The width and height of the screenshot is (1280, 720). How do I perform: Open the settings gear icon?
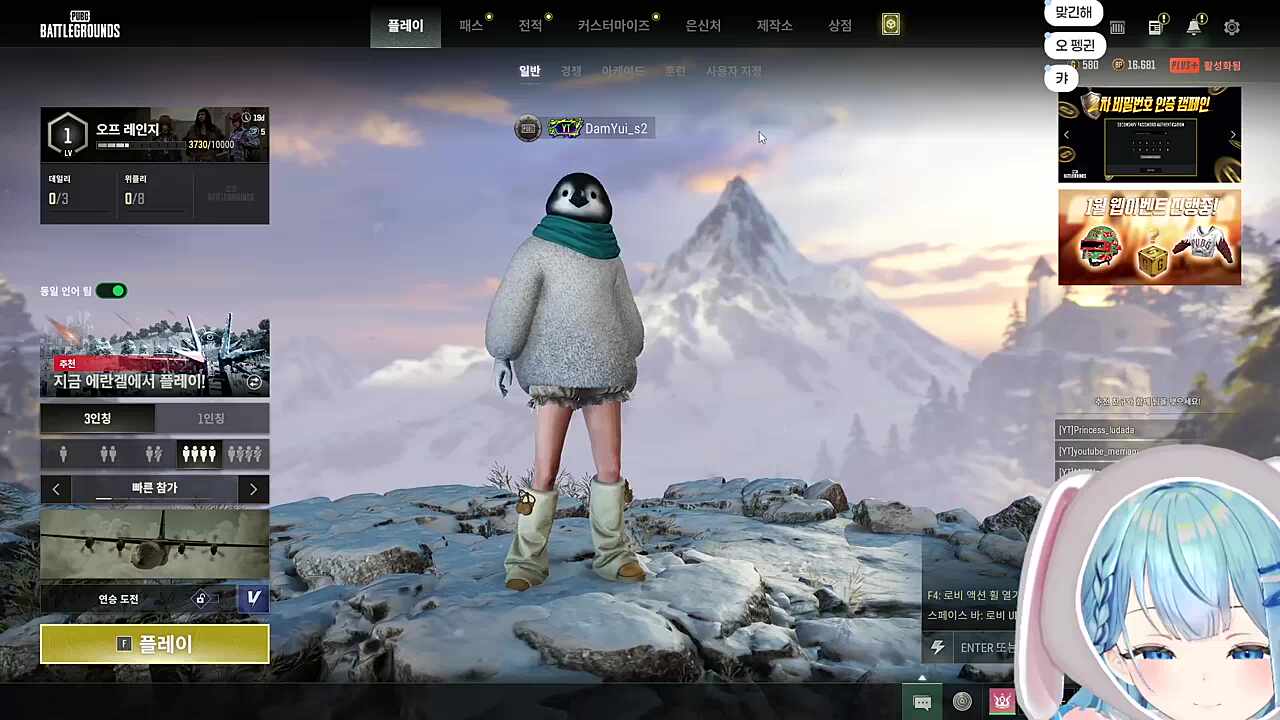click(x=1232, y=27)
